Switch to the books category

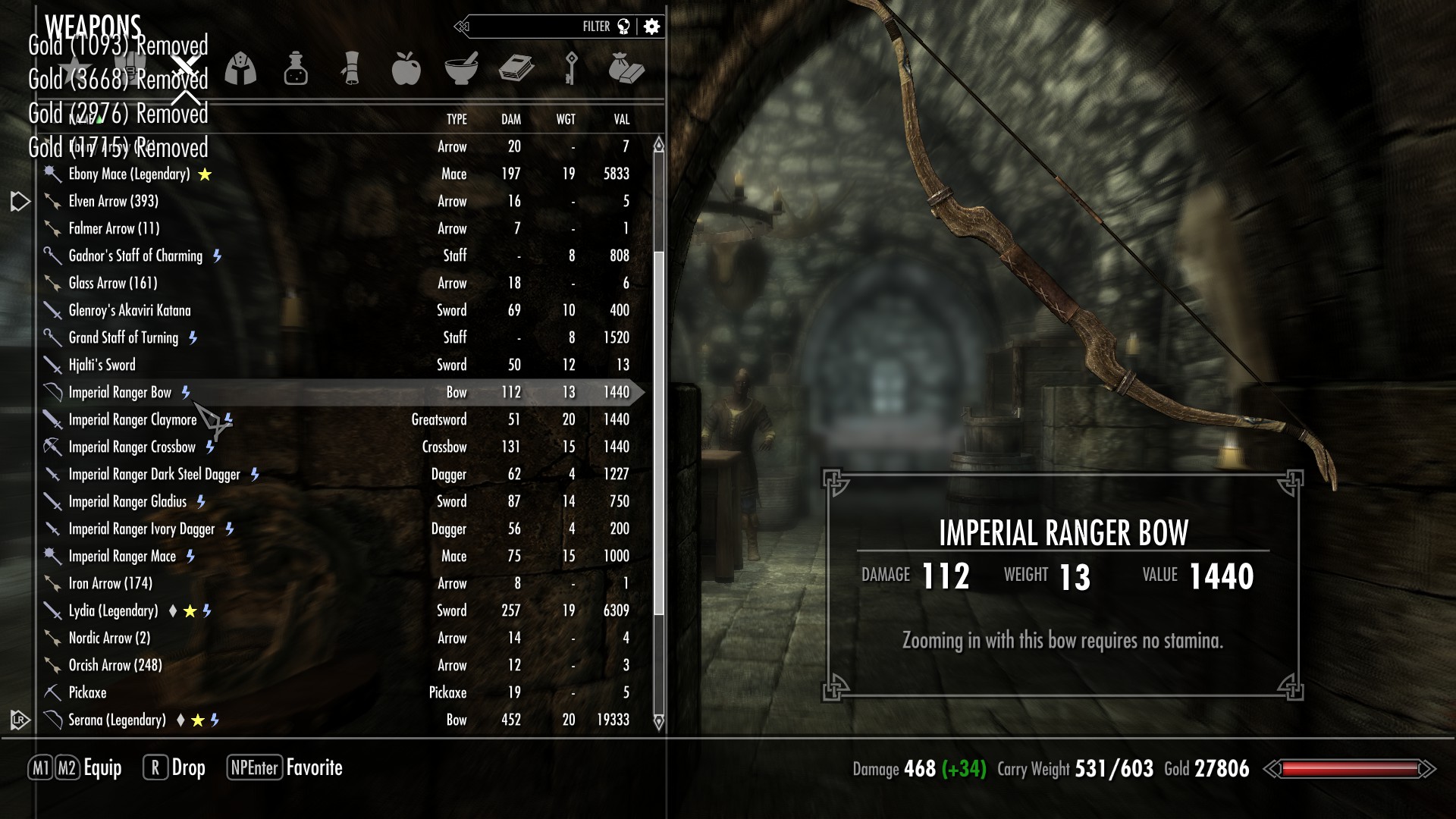point(516,69)
